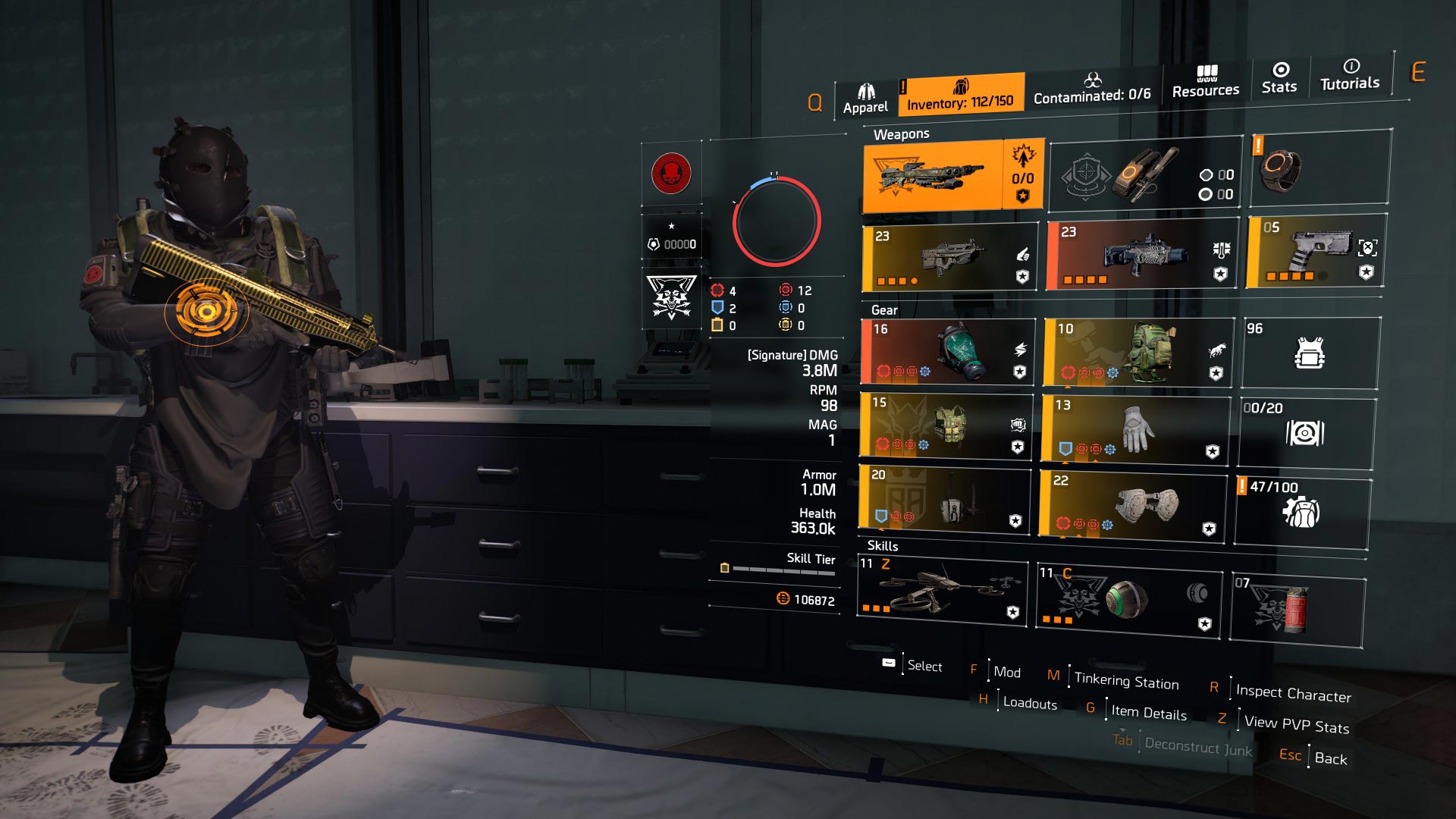Show the Resources tab

[x=1206, y=82]
